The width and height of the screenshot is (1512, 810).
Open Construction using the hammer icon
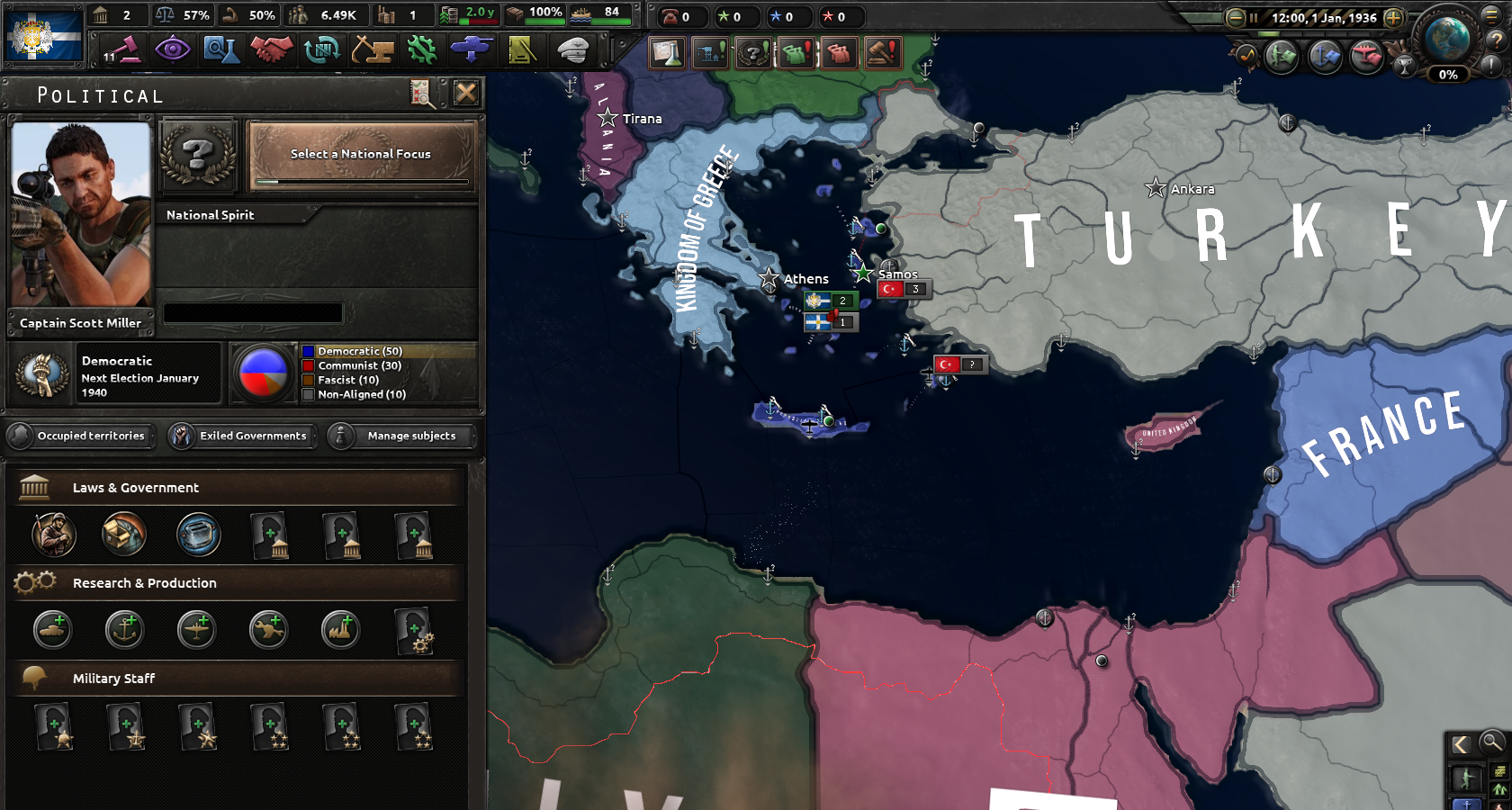[x=373, y=50]
